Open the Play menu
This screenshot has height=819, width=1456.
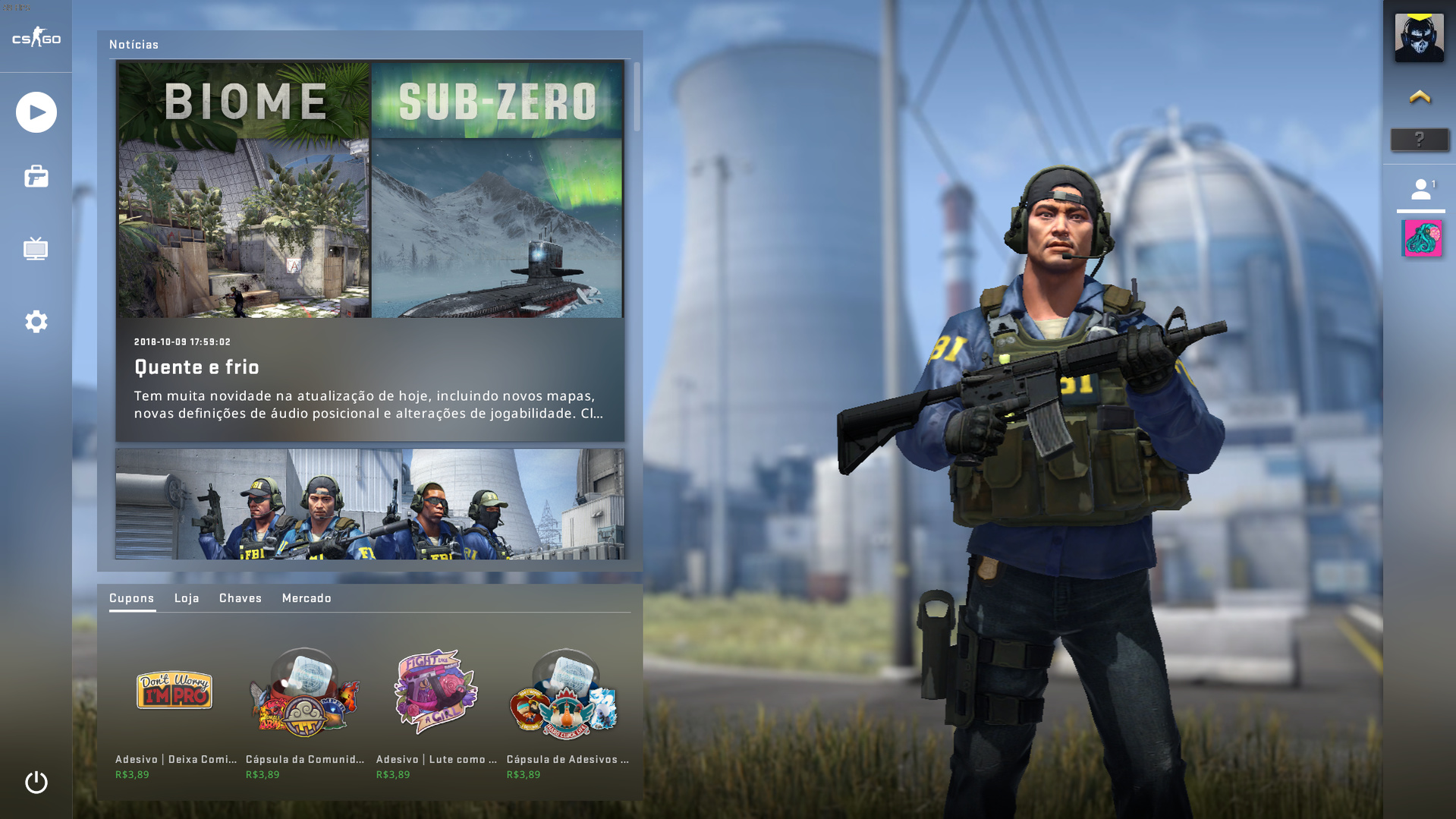pyautogui.click(x=36, y=112)
